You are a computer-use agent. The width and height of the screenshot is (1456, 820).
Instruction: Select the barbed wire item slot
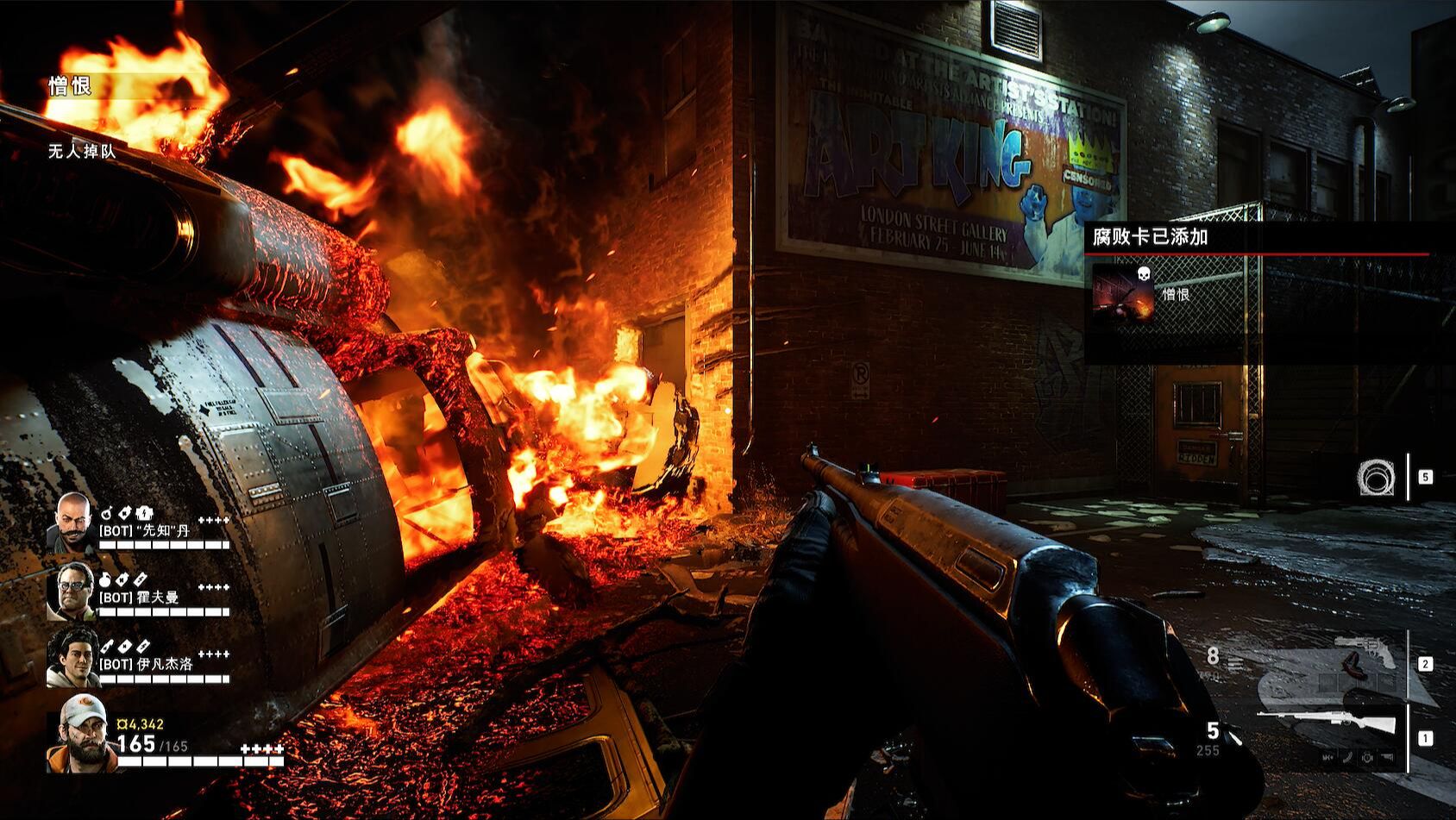click(x=1375, y=477)
